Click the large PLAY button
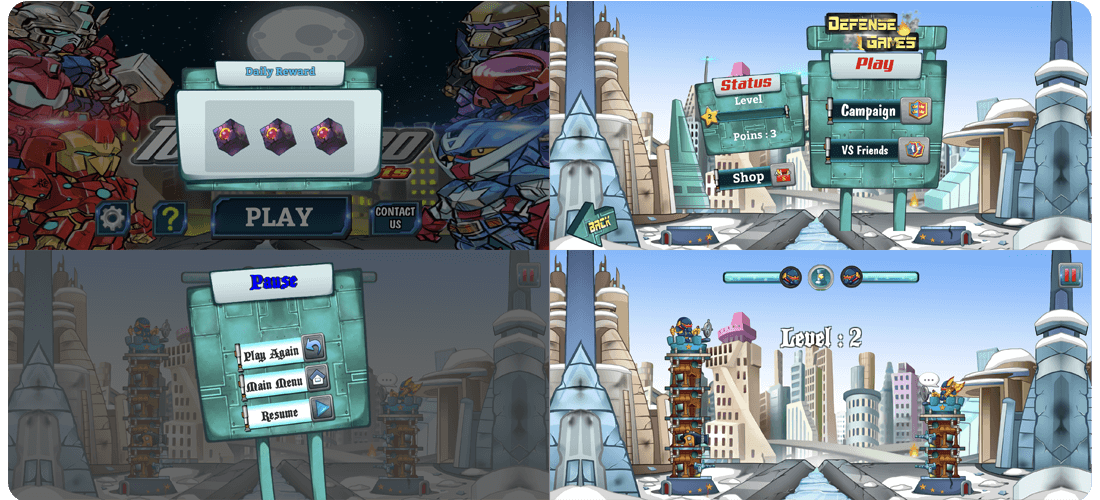This screenshot has width=1100, height=500. pyautogui.click(x=280, y=217)
